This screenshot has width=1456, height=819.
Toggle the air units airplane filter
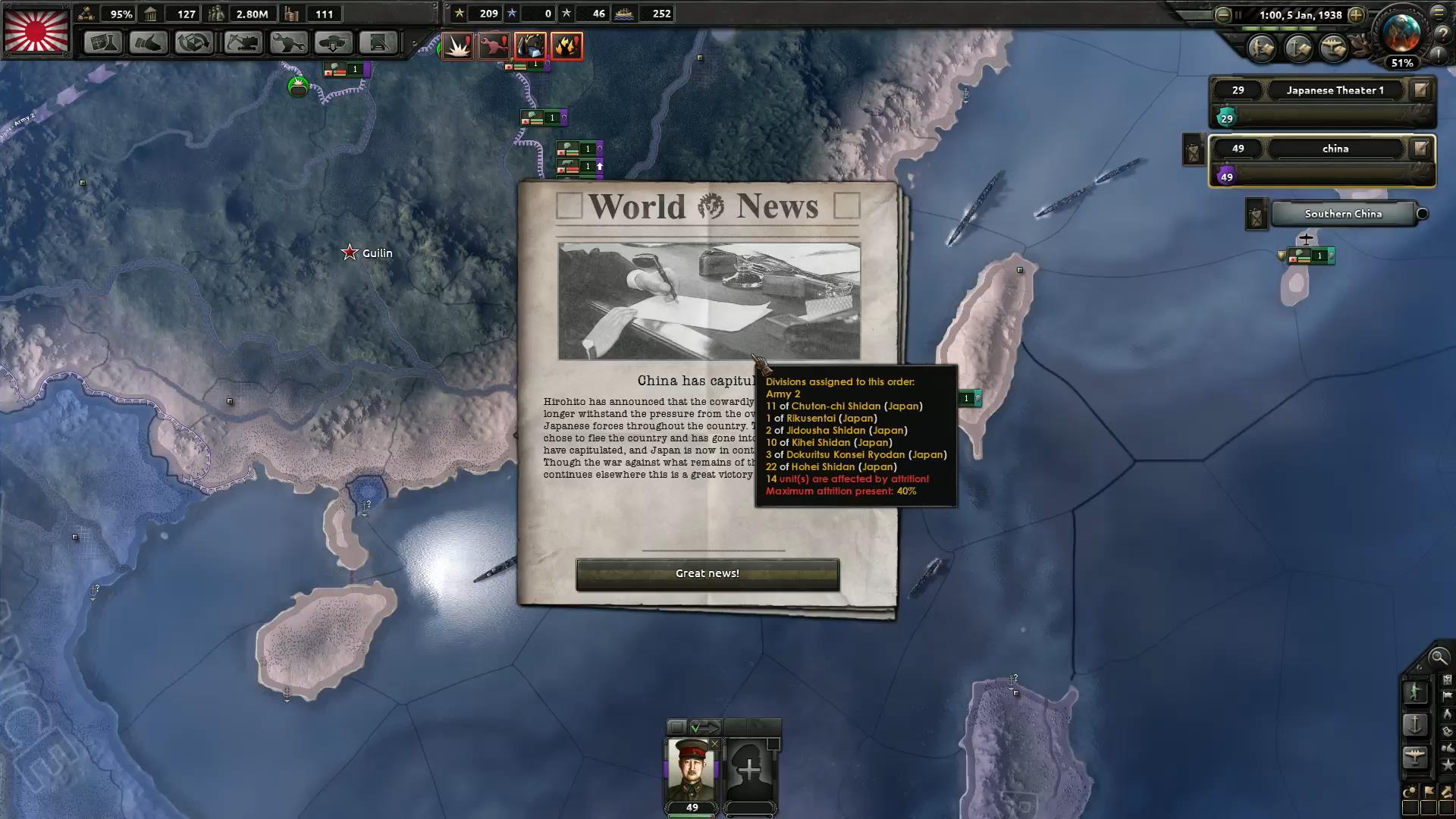coord(1416,755)
